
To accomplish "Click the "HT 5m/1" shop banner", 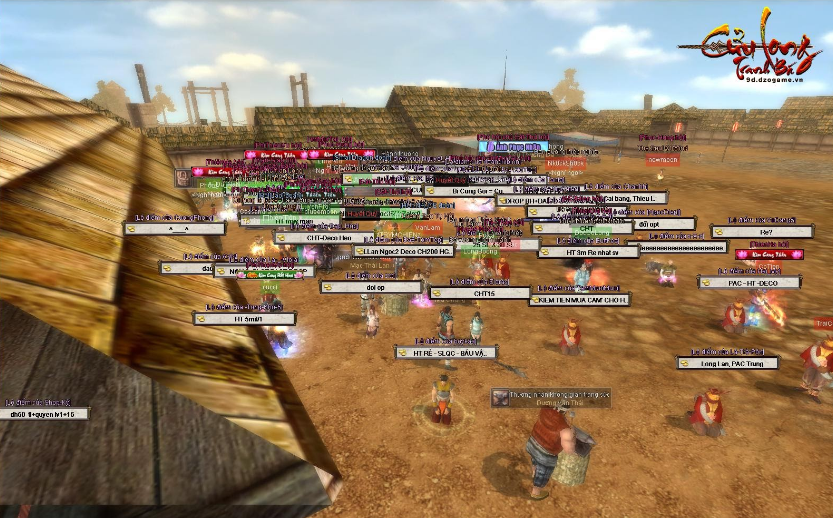I will [x=245, y=319].
